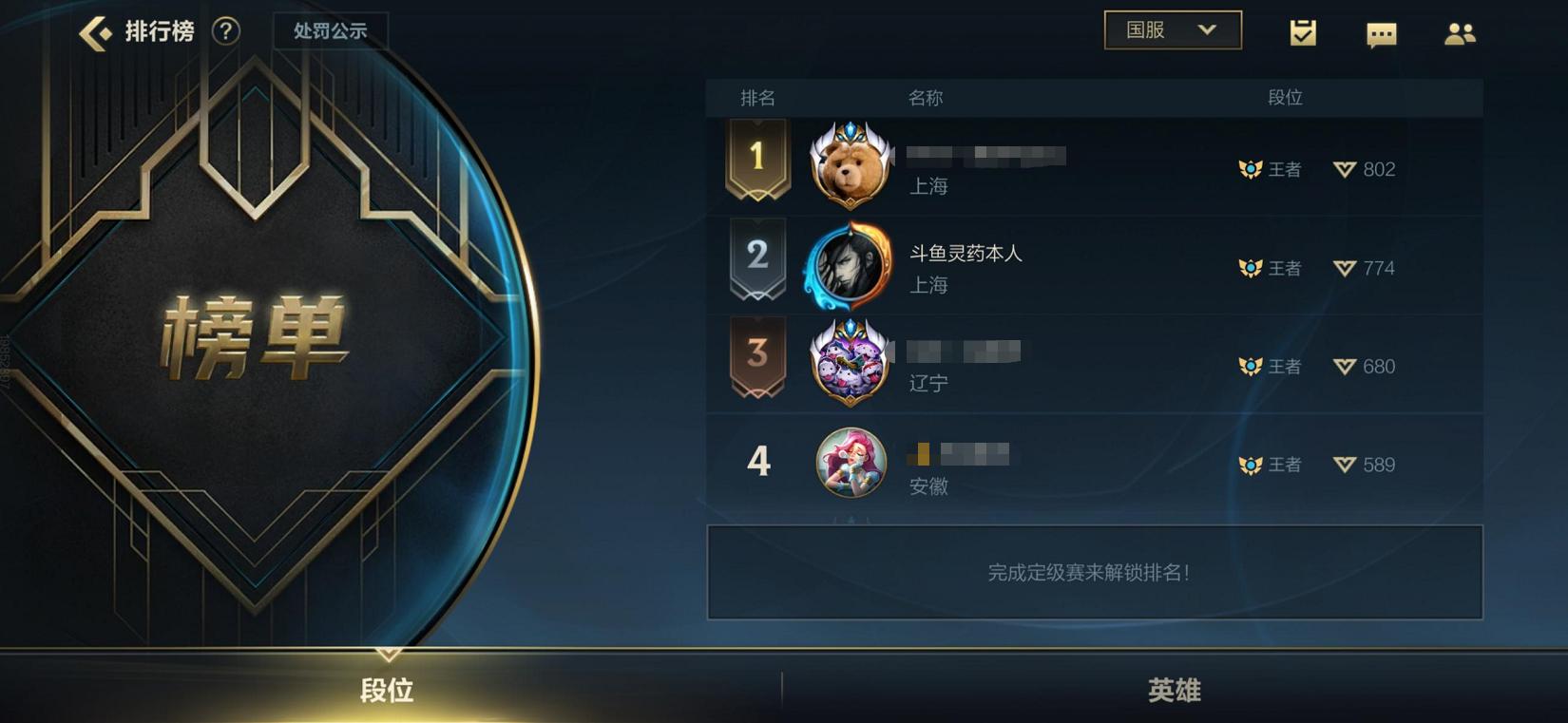
Task: Click the 排名 column header
Action: pyautogui.click(x=755, y=97)
